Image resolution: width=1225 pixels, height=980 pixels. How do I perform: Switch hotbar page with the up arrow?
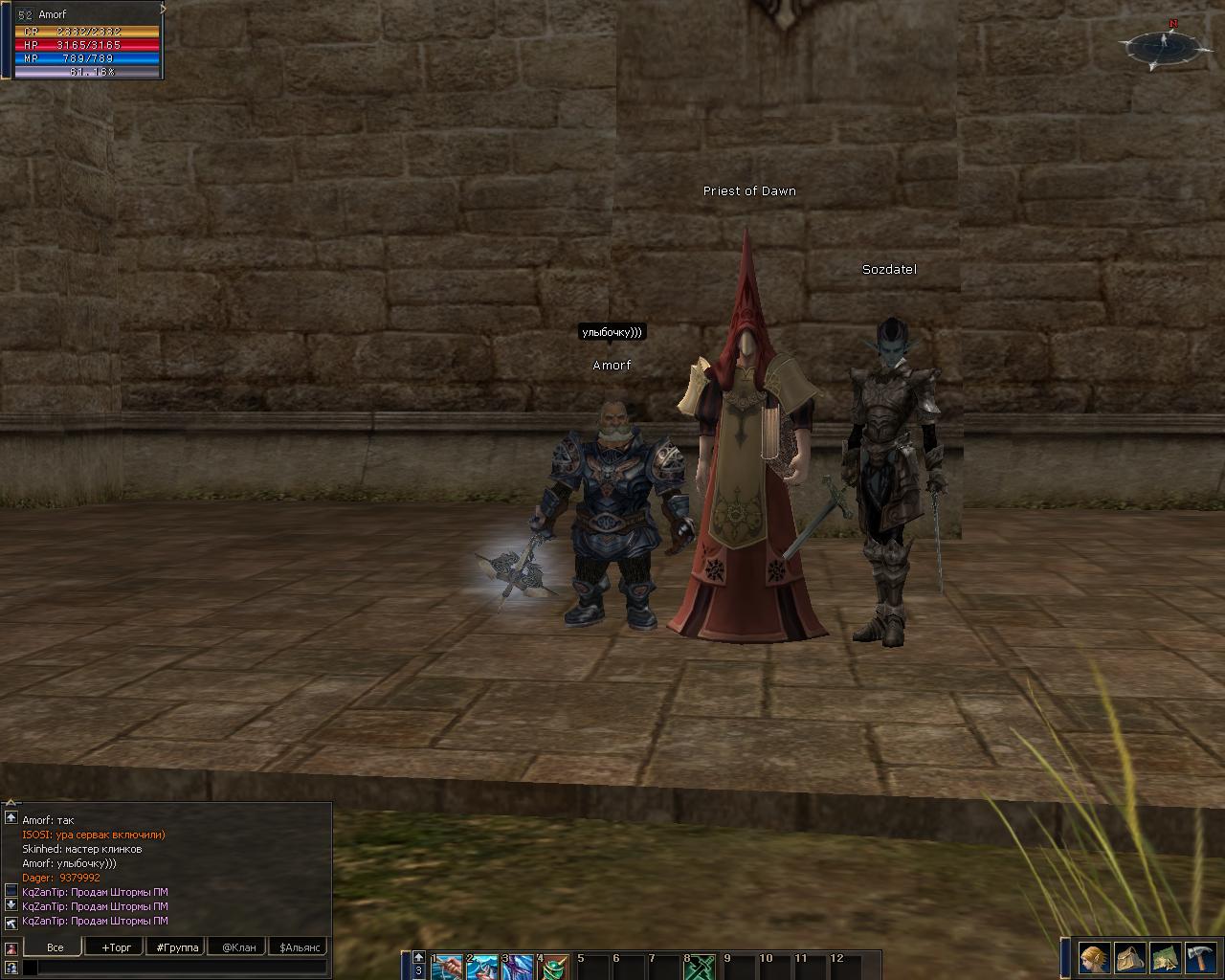point(418,957)
